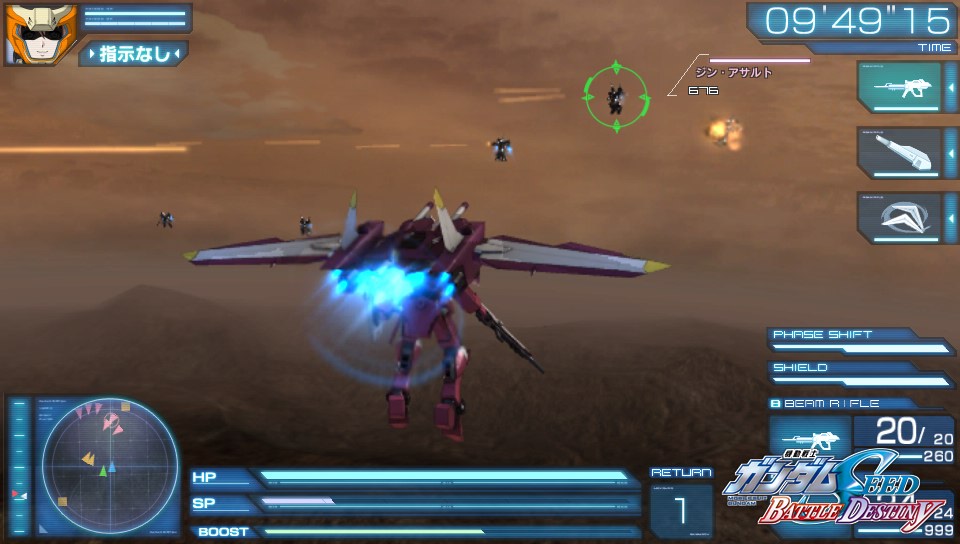Choose the cannon weapon slot
The height and width of the screenshot is (544, 960).
[x=899, y=153]
